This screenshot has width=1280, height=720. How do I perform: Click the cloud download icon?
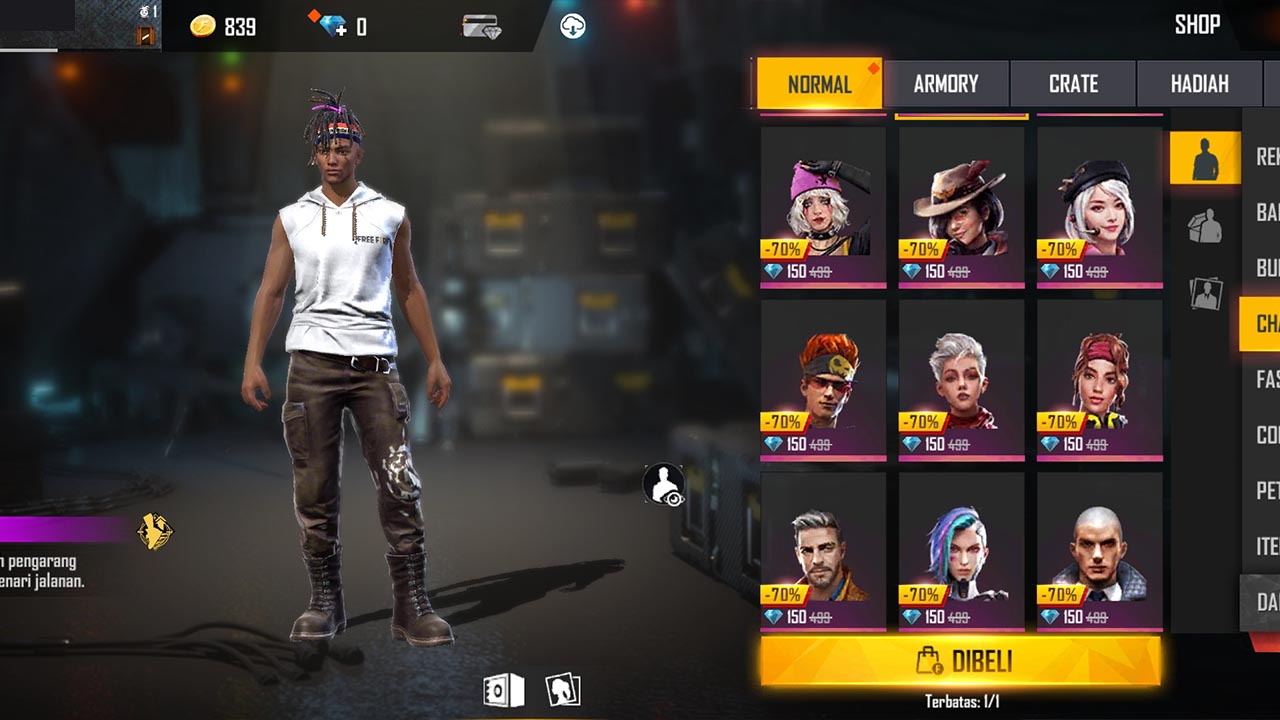570,25
